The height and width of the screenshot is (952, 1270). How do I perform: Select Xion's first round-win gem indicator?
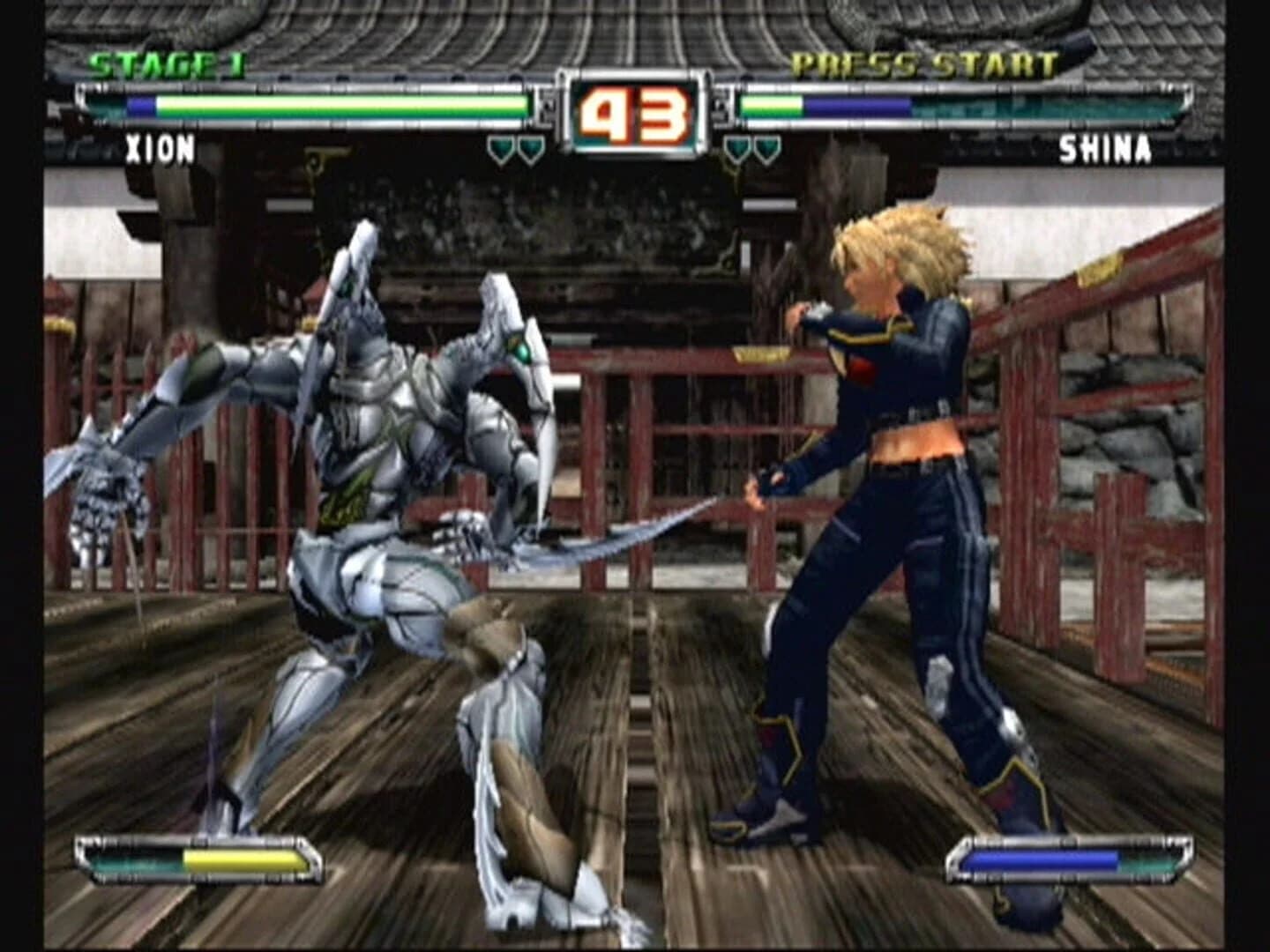[x=503, y=148]
